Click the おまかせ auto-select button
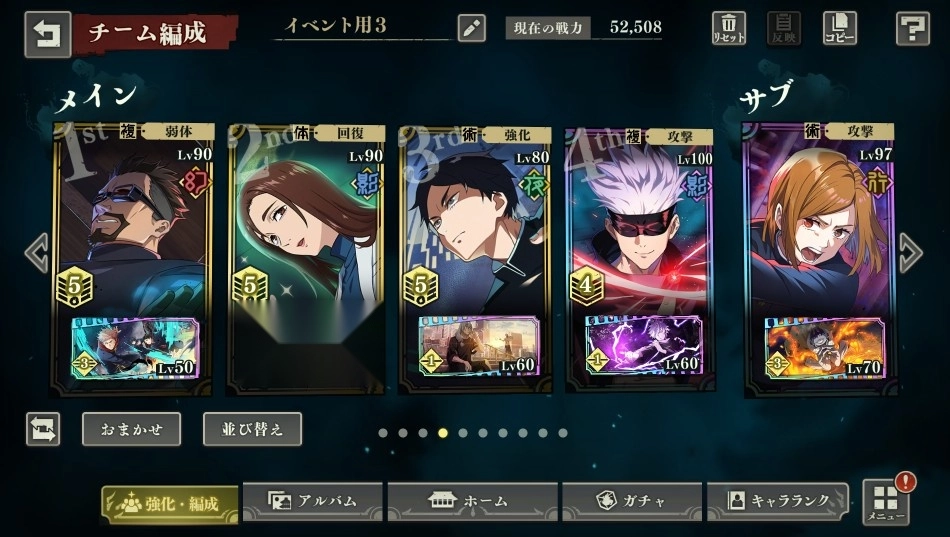This screenshot has height=537, width=950. click(x=131, y=429)
